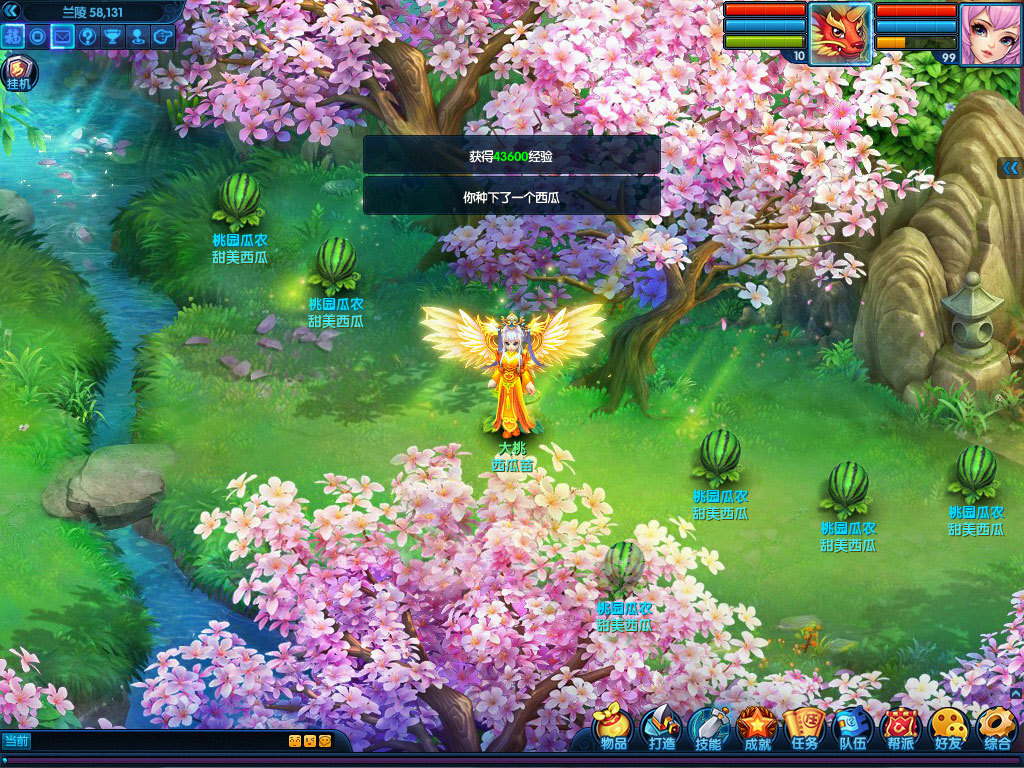Open the mail envelope icon
The width and height of the screenshot is (1024, 768).
(63, 37)
